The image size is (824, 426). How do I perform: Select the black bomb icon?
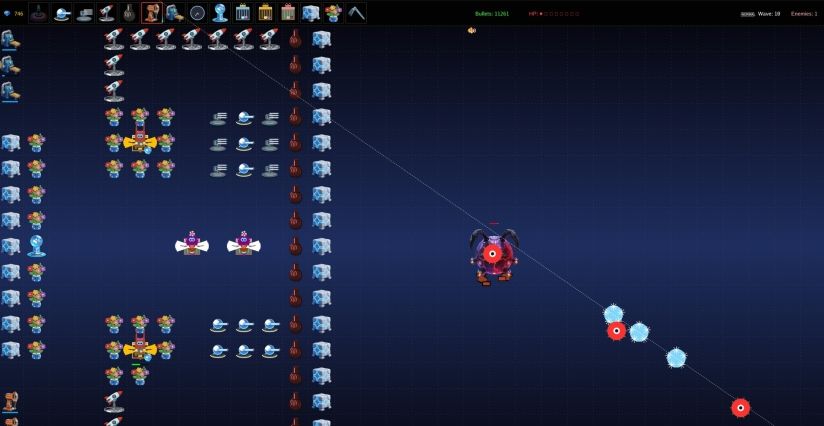point(130,13)
